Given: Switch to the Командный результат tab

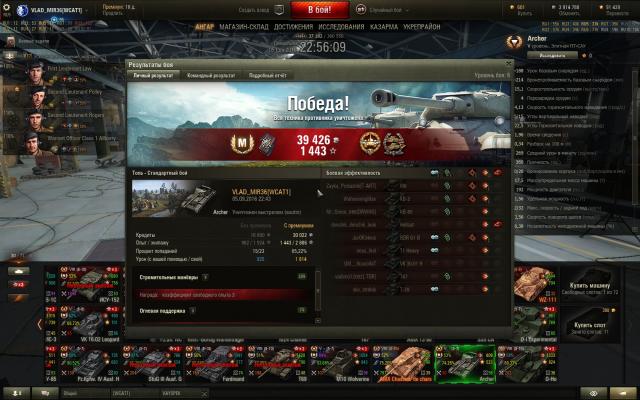Looking at the screenshot, I should [211, 75].
